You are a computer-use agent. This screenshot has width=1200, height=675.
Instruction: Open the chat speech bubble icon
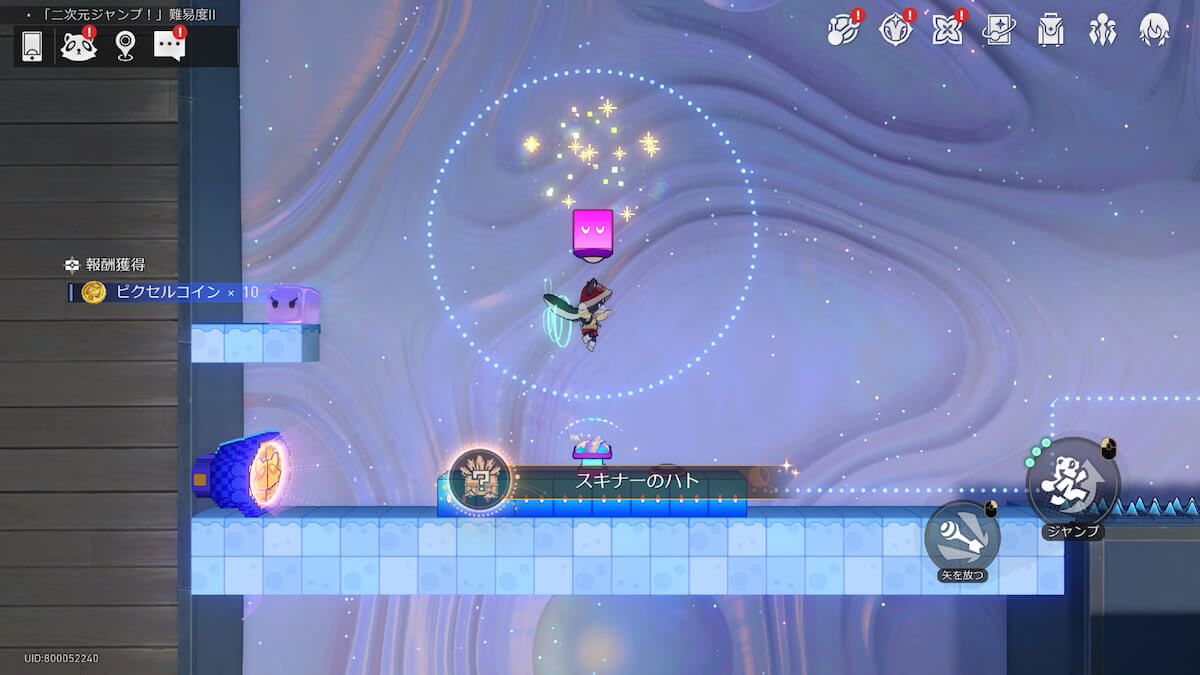[169, 45]
